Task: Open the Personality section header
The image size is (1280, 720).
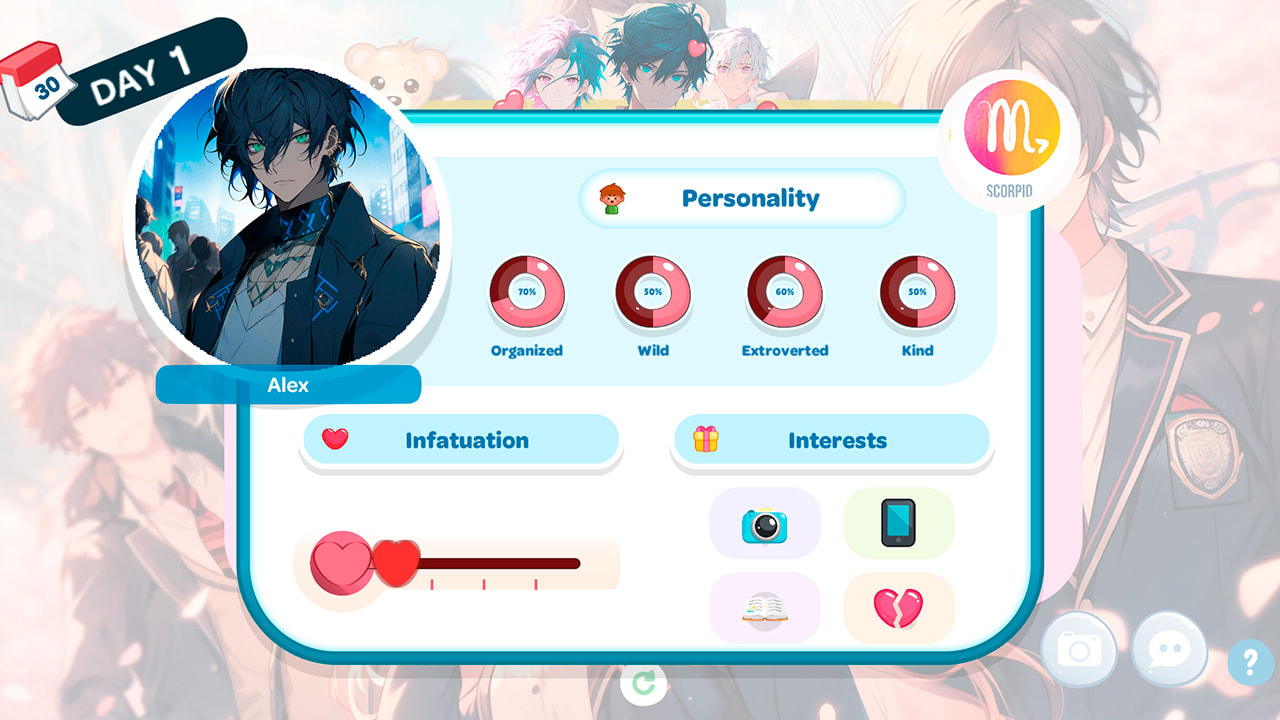Action: (742, 198)
